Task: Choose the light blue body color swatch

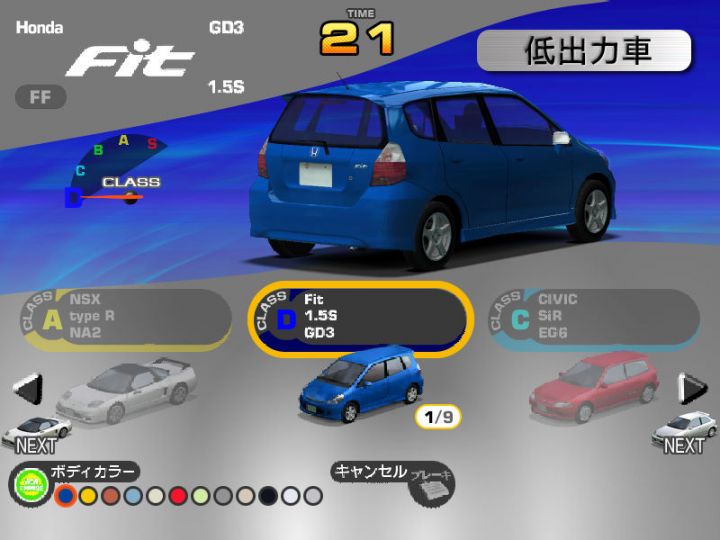Action: pyautogui.click(x=133, y=496)
